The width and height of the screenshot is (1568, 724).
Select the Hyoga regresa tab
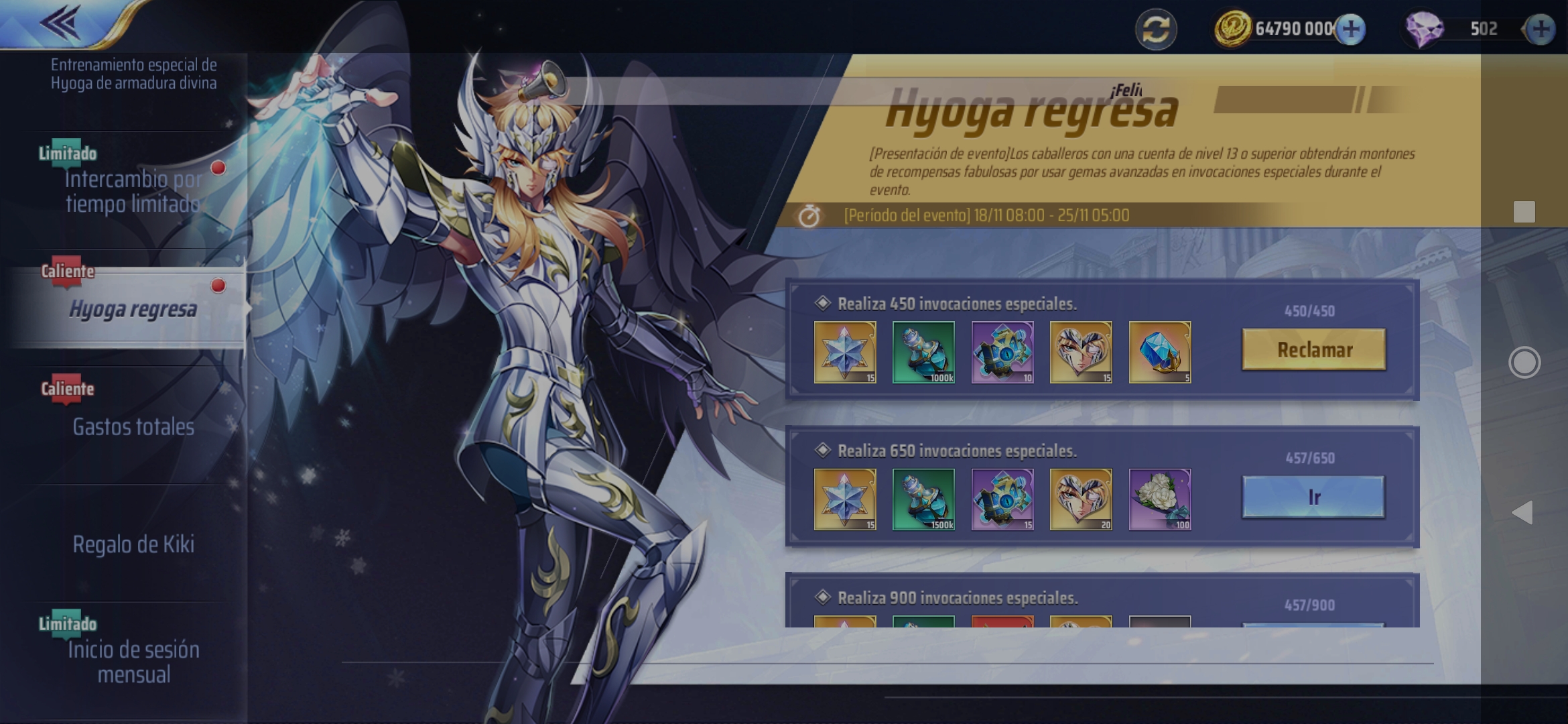pyautogui.click(x=133, y=309)
